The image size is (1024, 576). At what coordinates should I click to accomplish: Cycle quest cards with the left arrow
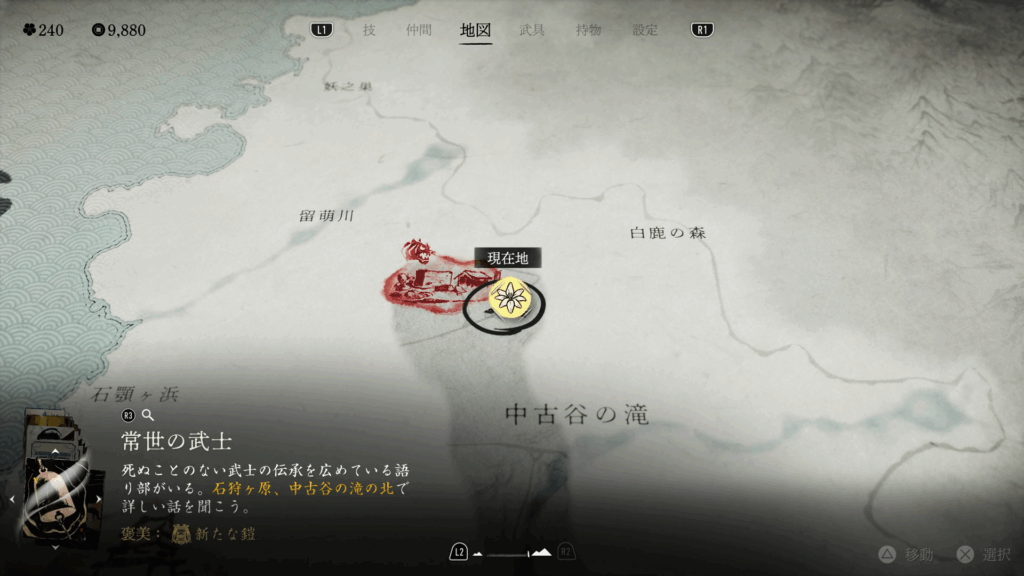[x=12, y=498]
